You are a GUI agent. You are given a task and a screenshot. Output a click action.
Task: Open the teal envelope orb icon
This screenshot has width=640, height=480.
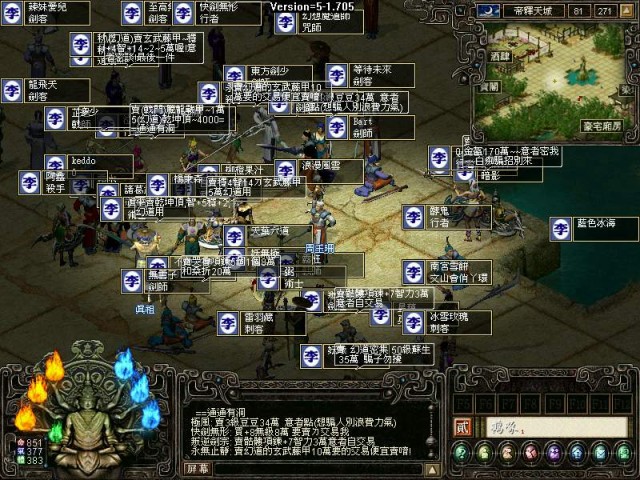[x=600, y=453]
